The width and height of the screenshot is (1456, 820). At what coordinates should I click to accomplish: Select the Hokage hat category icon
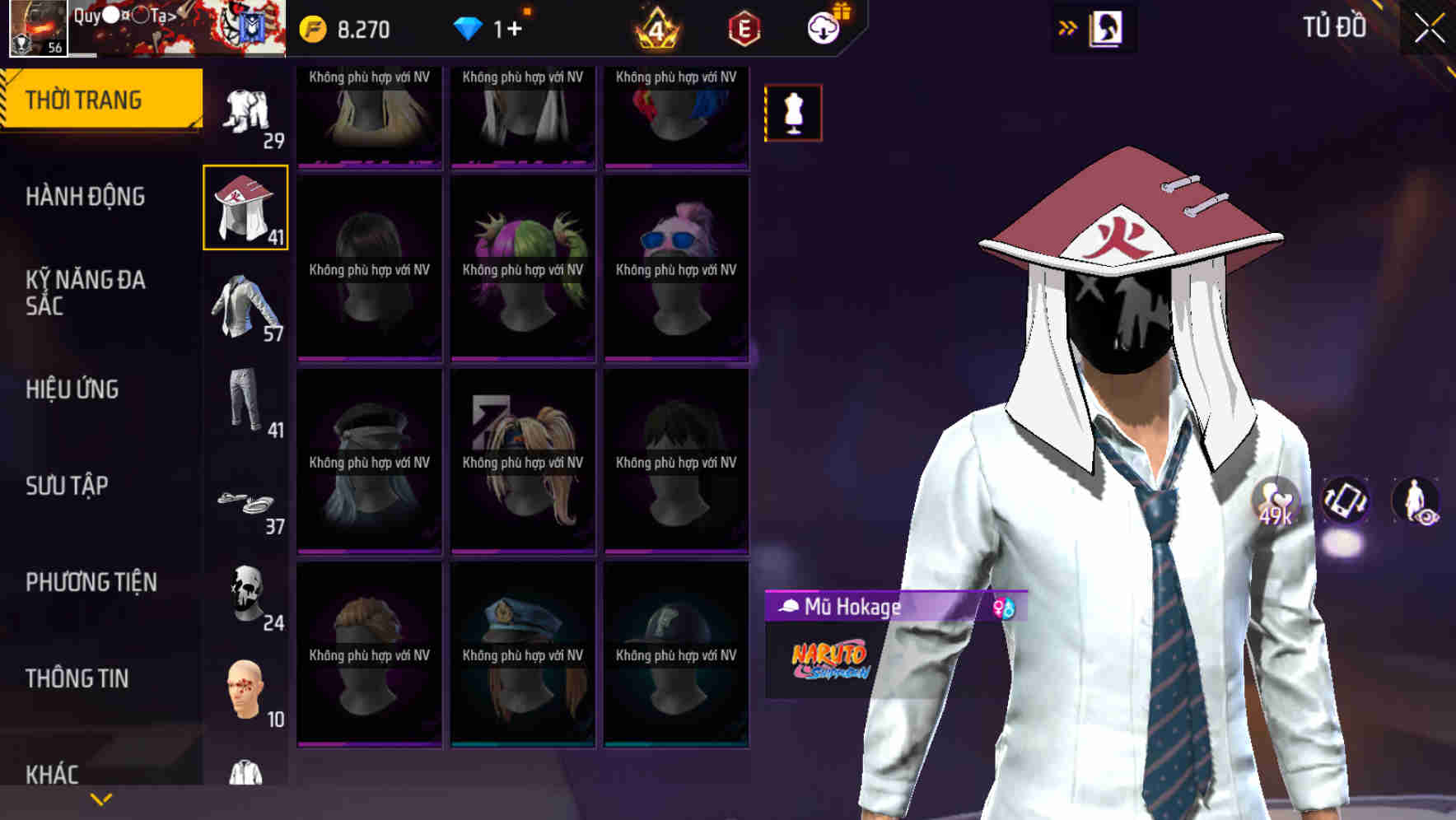(244, 208)
